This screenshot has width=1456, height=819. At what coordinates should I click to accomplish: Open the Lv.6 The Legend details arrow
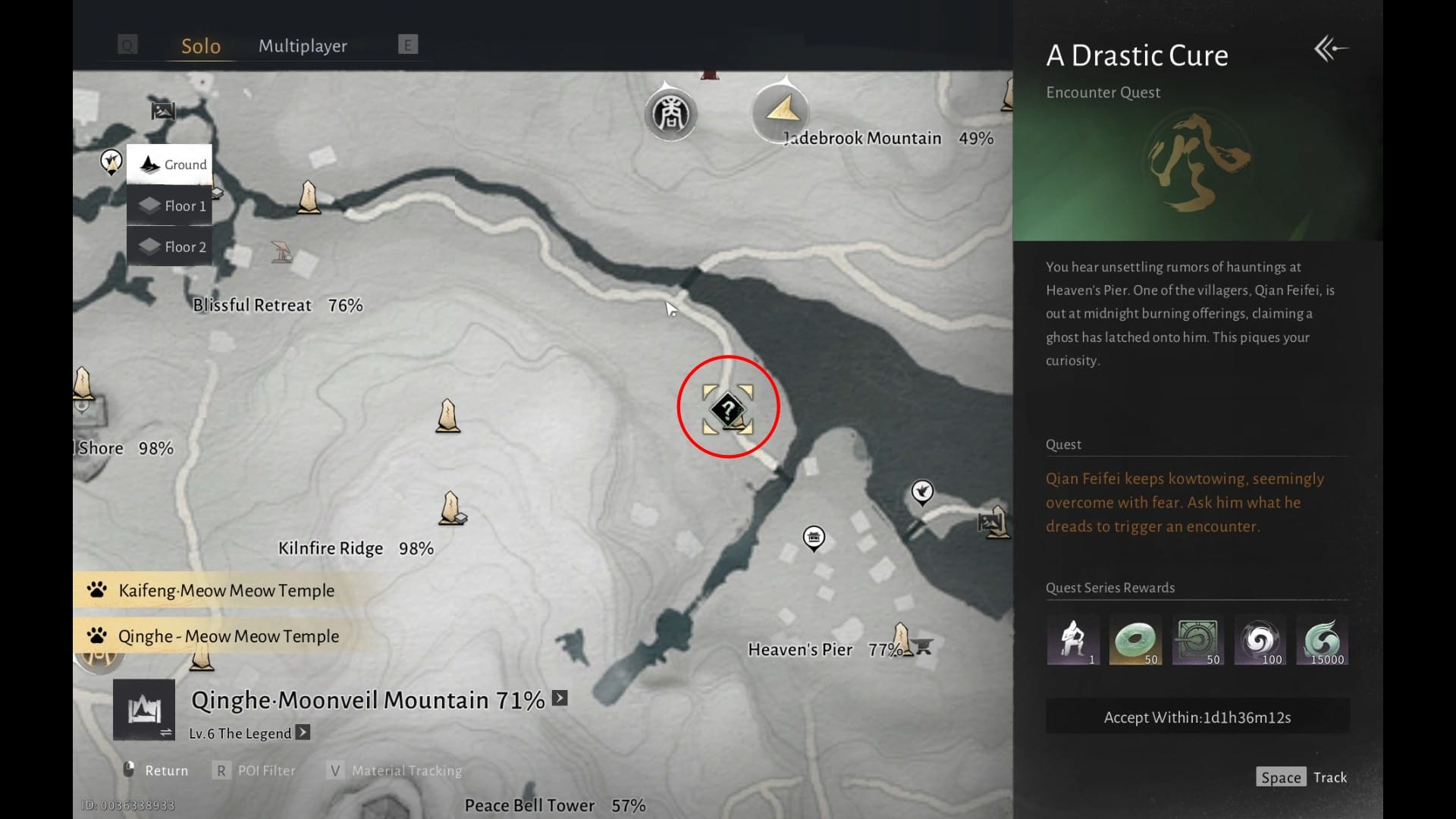point(303,733)
